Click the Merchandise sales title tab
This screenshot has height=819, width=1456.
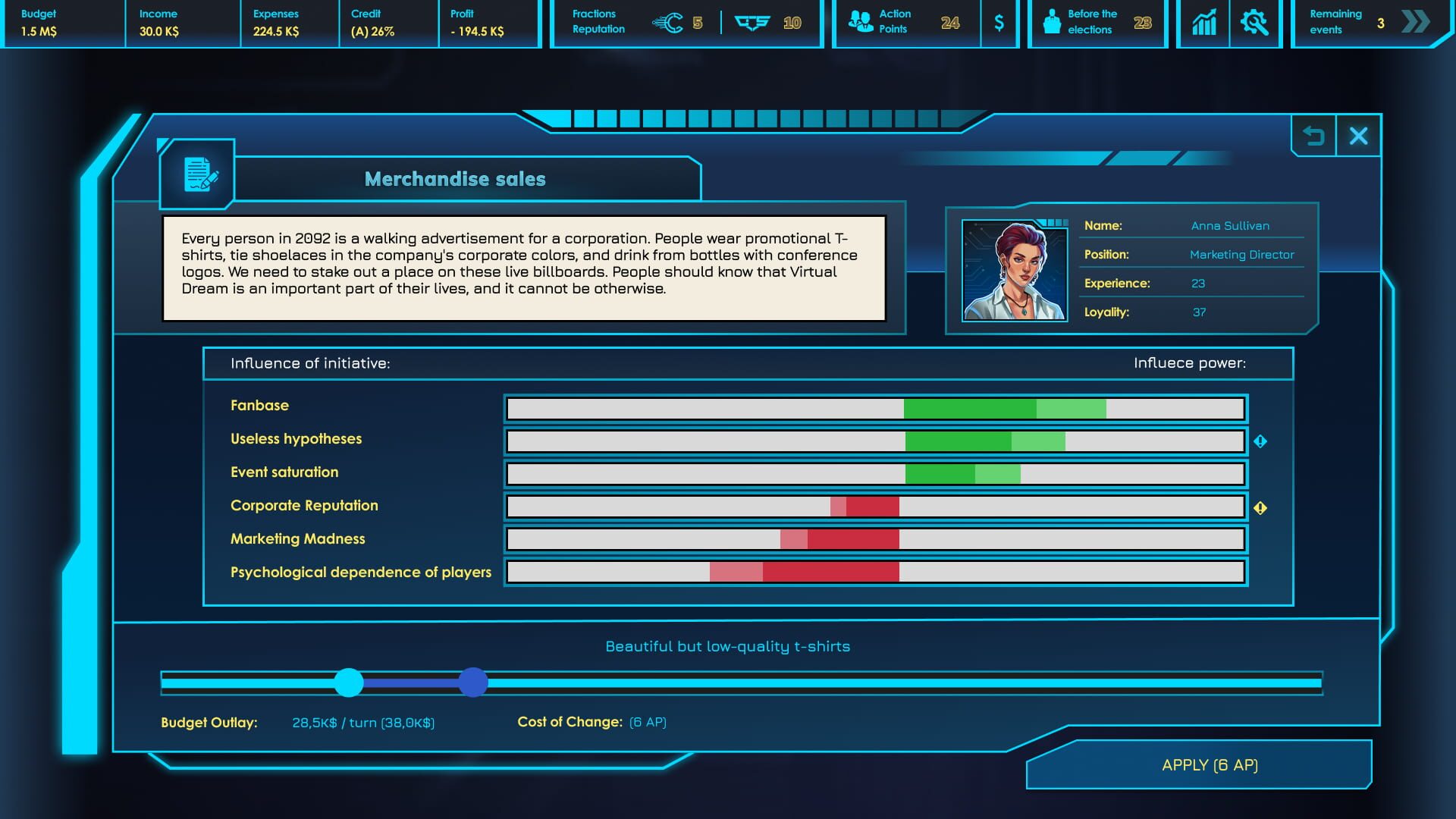[x=454, y=179]
